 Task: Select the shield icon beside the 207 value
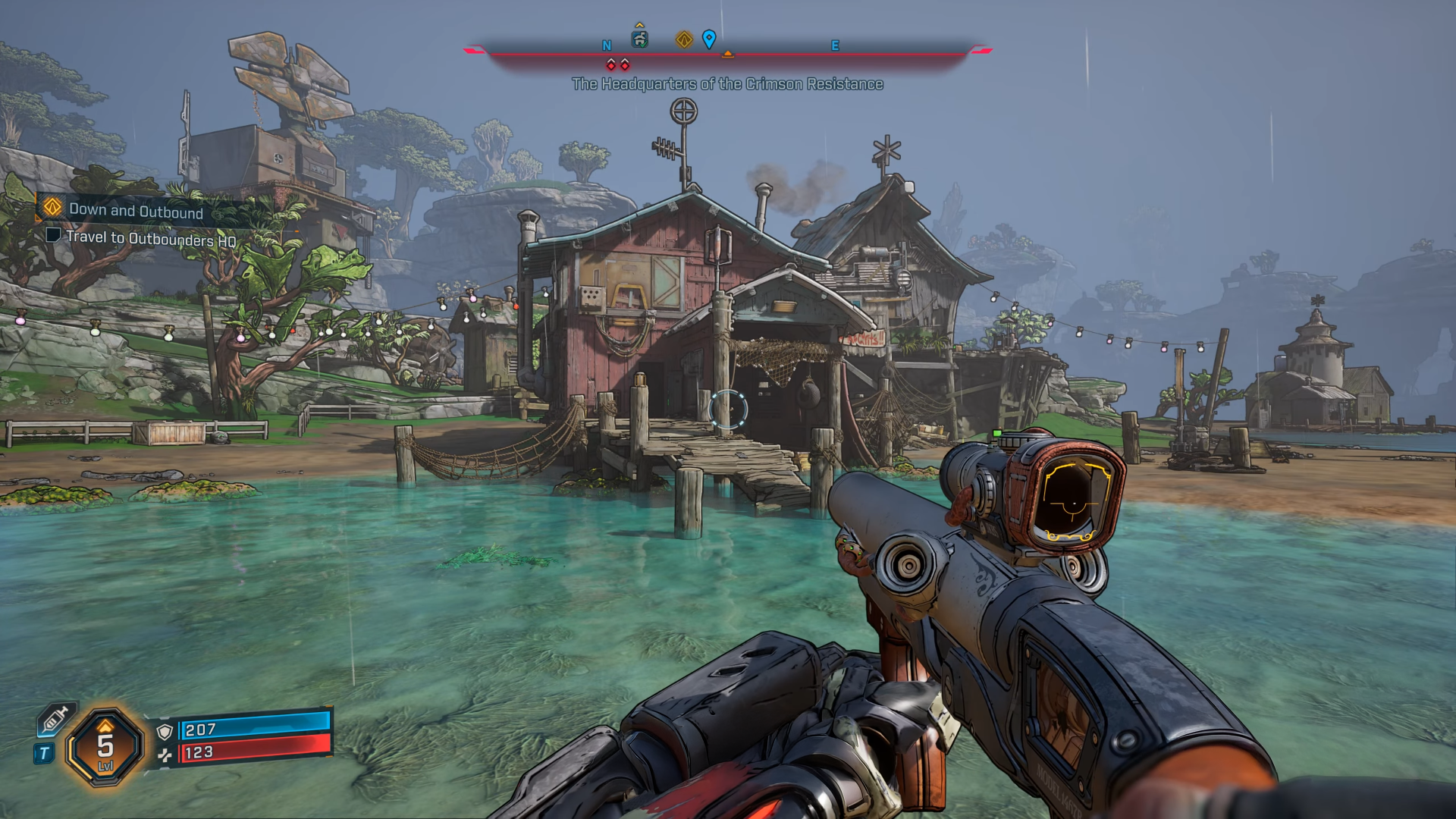point(165,732)
